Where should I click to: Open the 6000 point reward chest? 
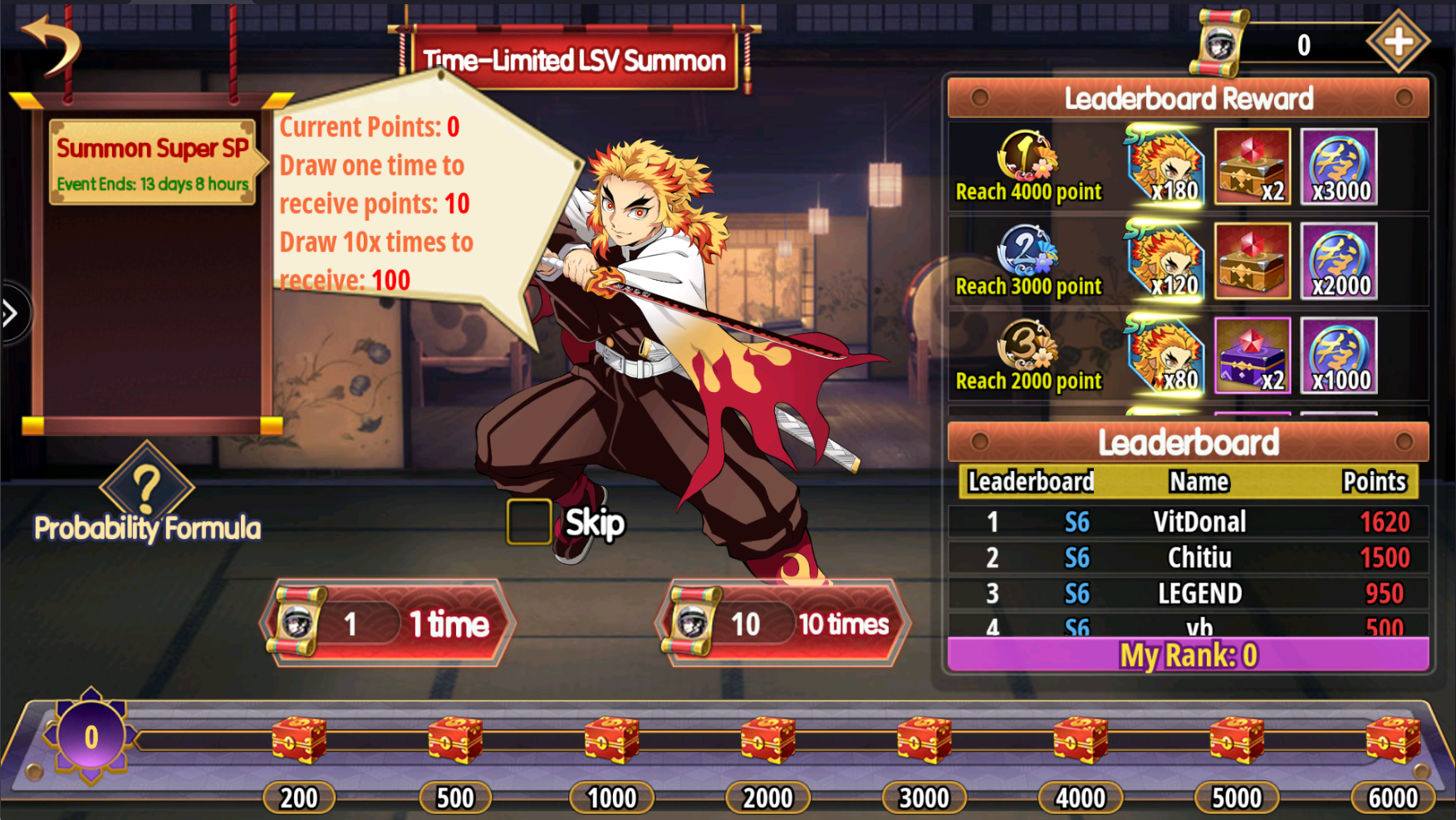coord(1393,739)
